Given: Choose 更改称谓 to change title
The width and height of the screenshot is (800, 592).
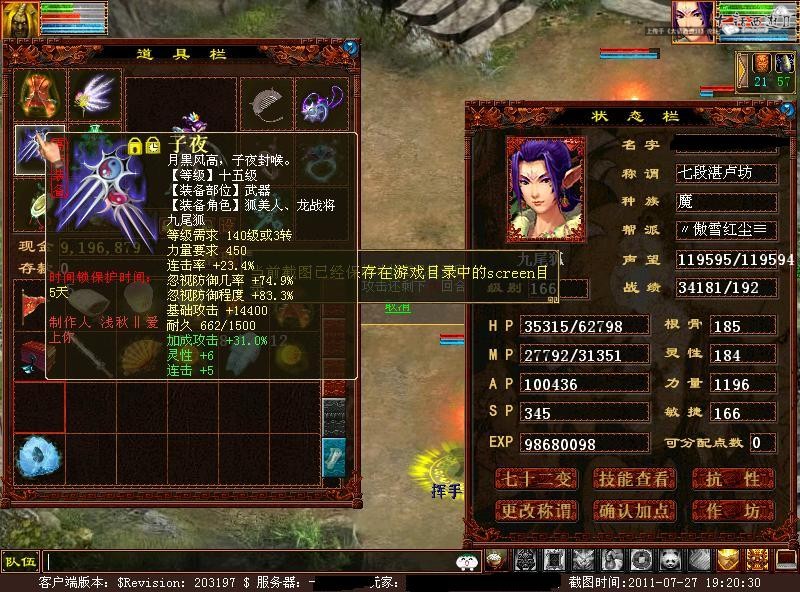Looking at the screenshot, I should pyautogui.click(x=536, y=511).
